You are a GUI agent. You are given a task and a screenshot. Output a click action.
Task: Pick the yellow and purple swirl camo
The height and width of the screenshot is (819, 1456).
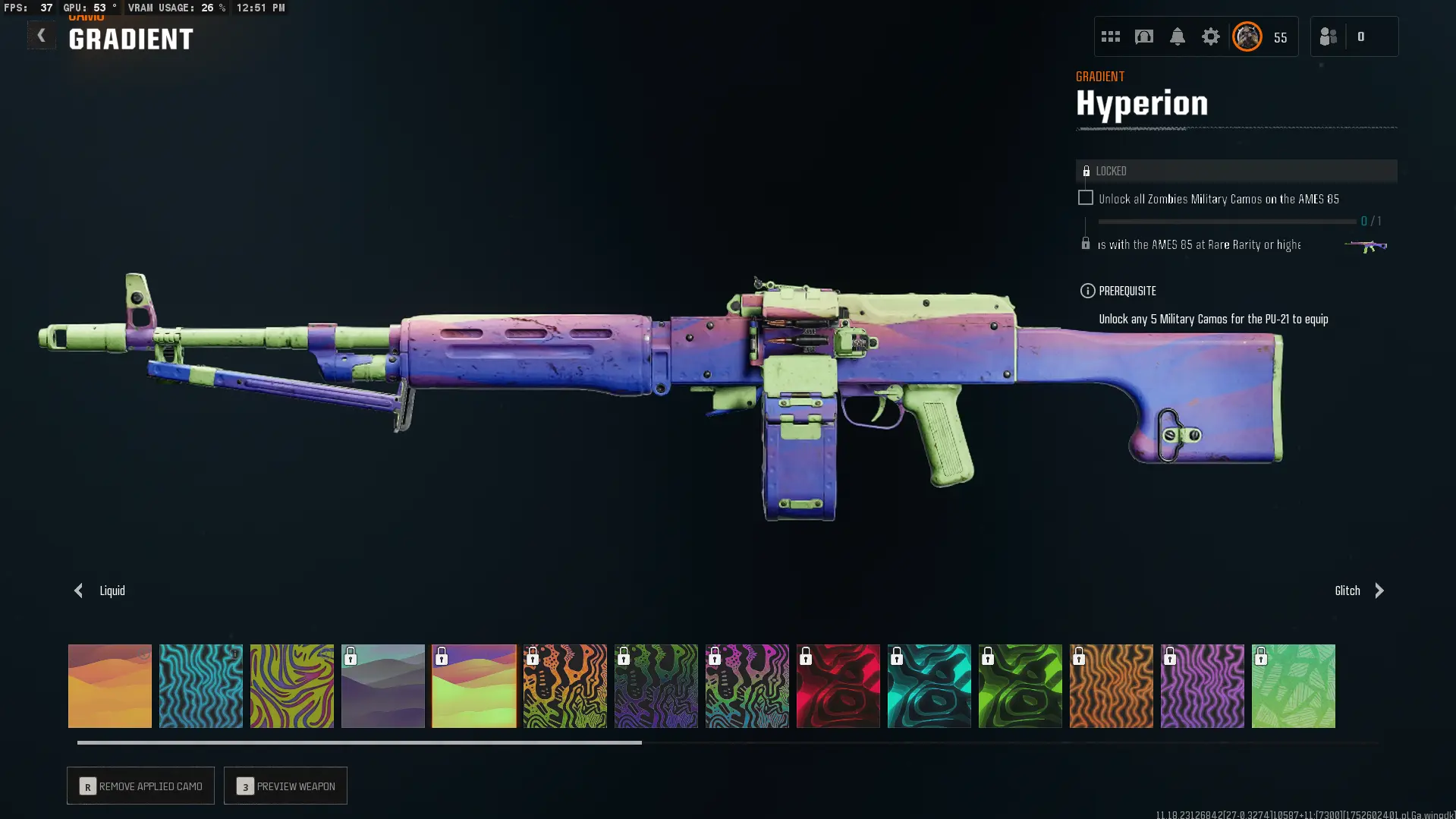[x=292, y=686]
